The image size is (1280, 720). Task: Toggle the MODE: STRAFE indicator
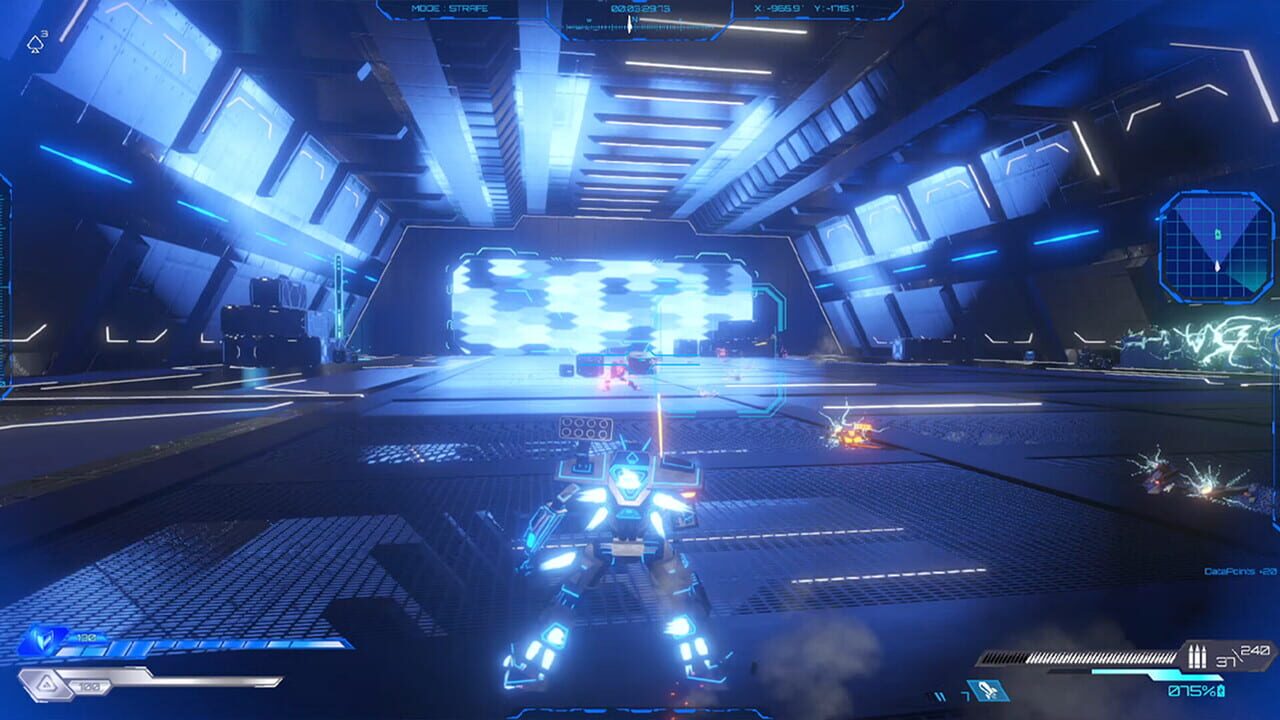tap(450, 8)
